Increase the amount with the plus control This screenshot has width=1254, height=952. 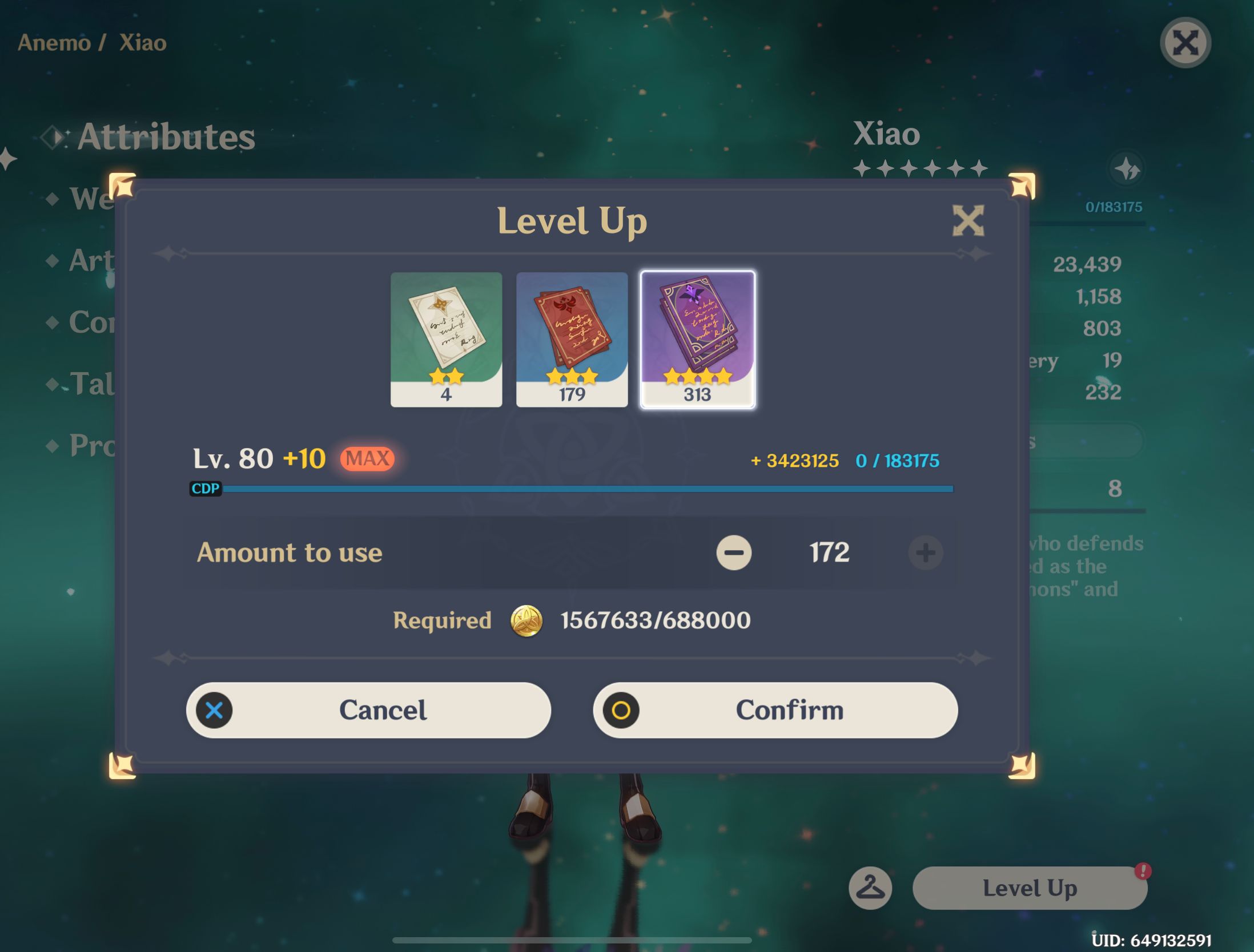925,552
